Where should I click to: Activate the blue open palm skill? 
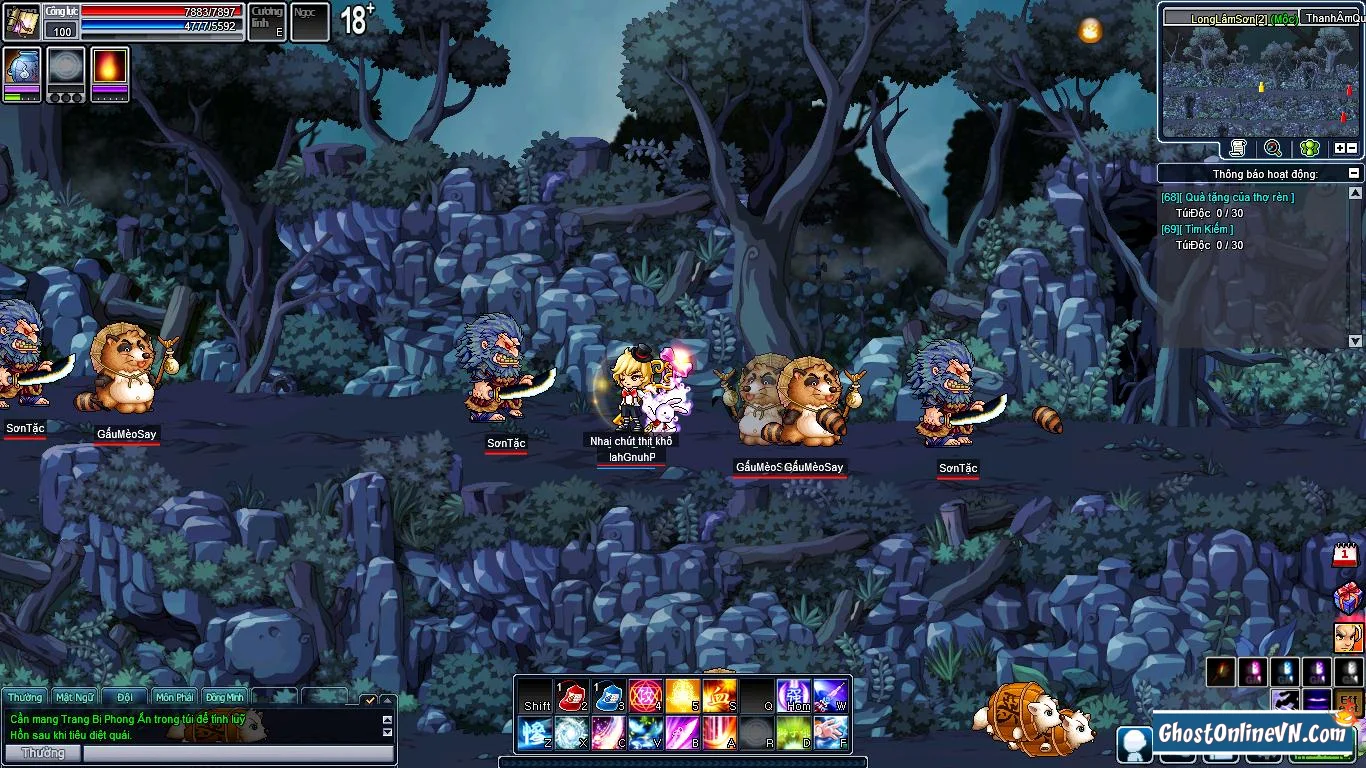(830, 734)
